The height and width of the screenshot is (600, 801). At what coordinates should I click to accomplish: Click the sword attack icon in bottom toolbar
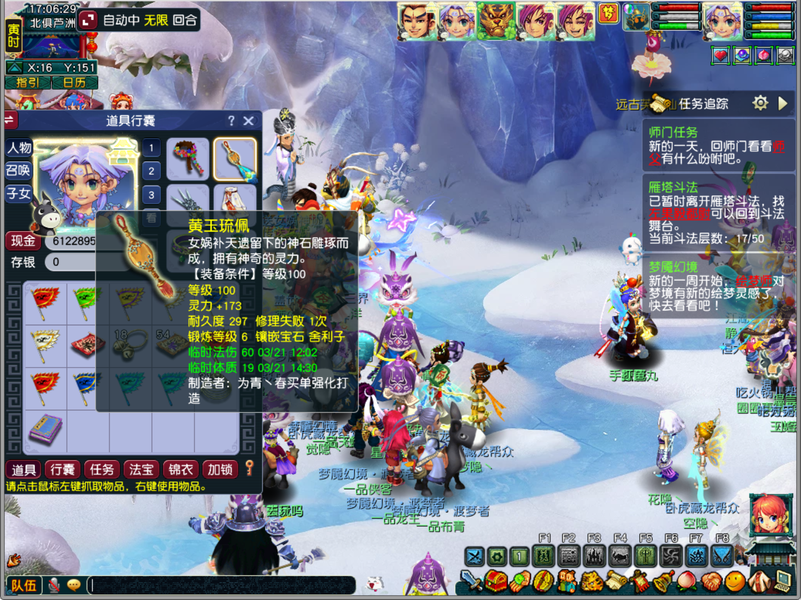tap(472, 581)
